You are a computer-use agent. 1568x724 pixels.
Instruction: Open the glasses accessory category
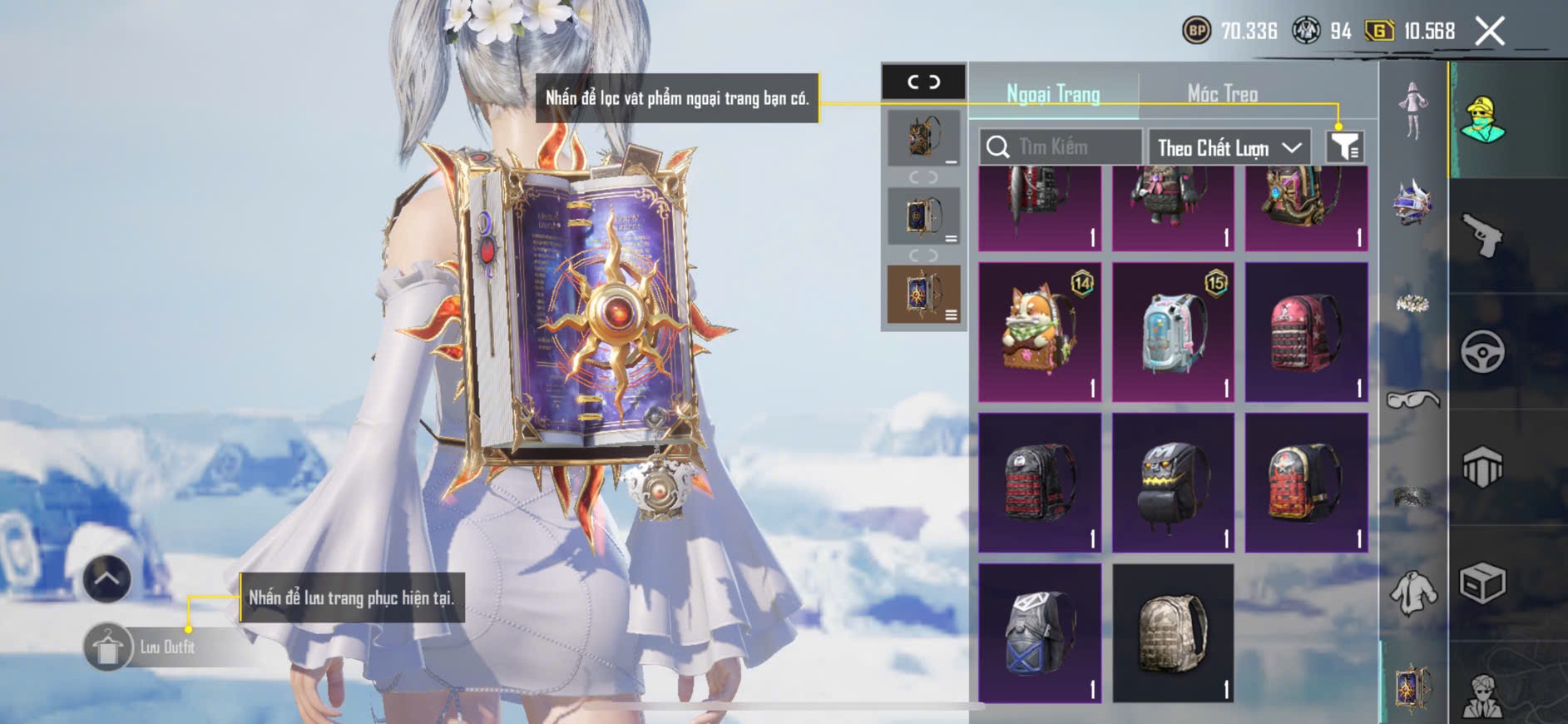click(x=1413, y=400)
